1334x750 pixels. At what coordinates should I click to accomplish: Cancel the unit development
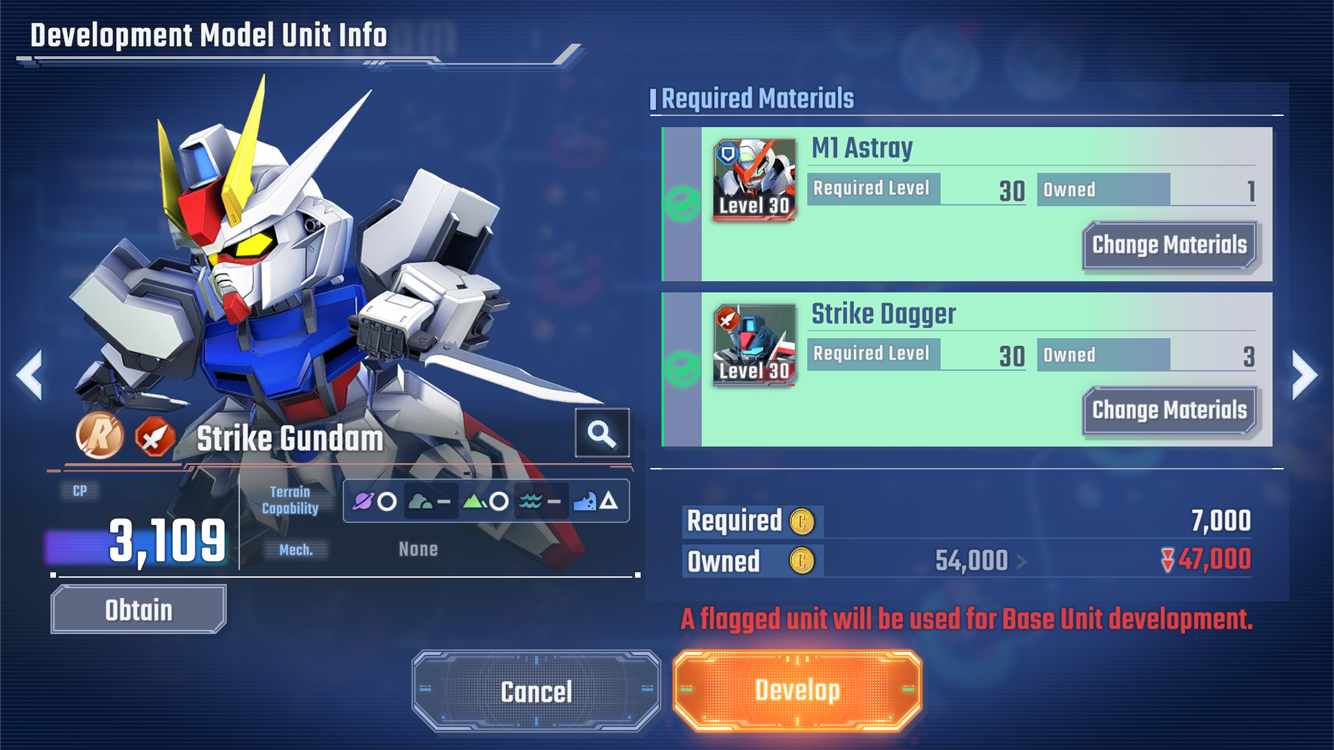[537, 692]
